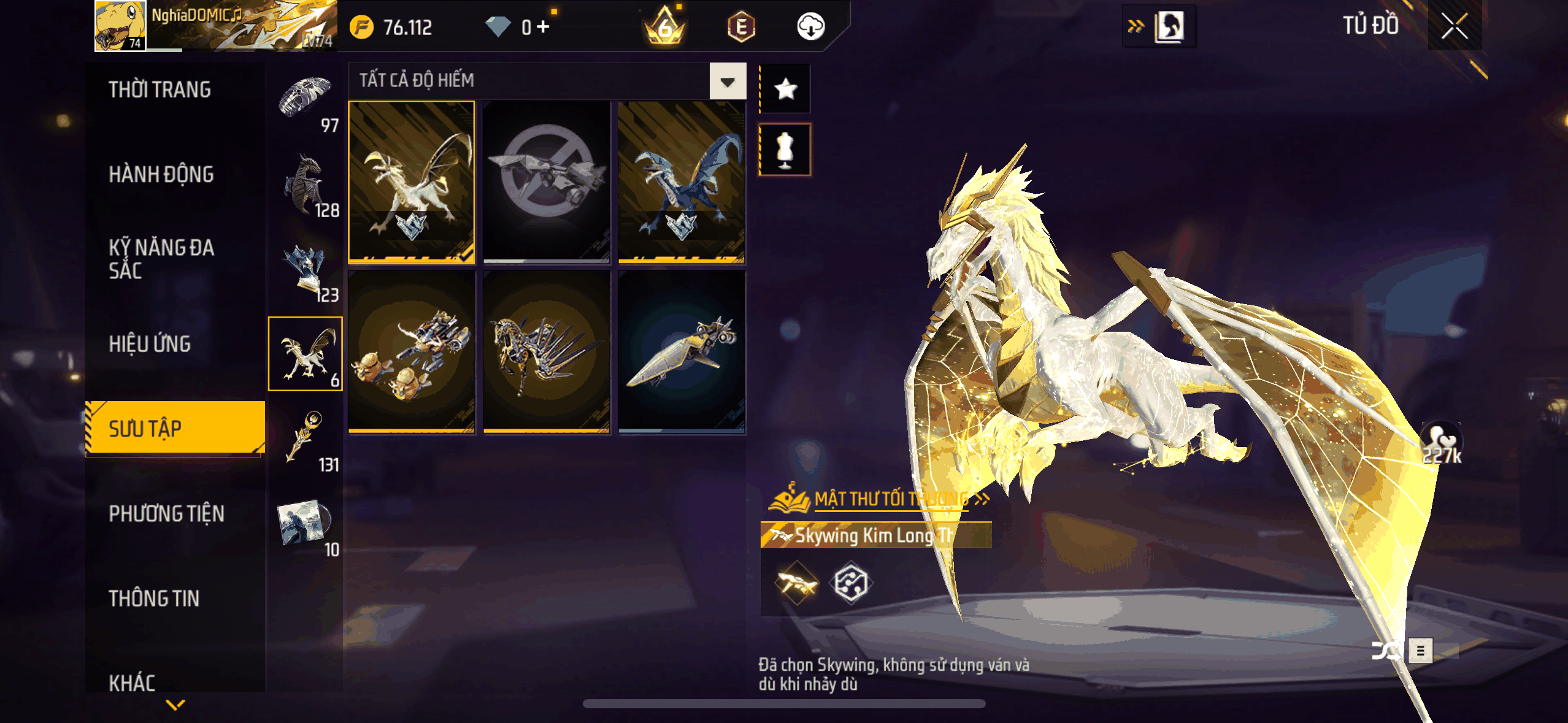Pick the golden mechanical horse Skywing
The width and height of the screenshot is (1568, 723).
(546, 352)
